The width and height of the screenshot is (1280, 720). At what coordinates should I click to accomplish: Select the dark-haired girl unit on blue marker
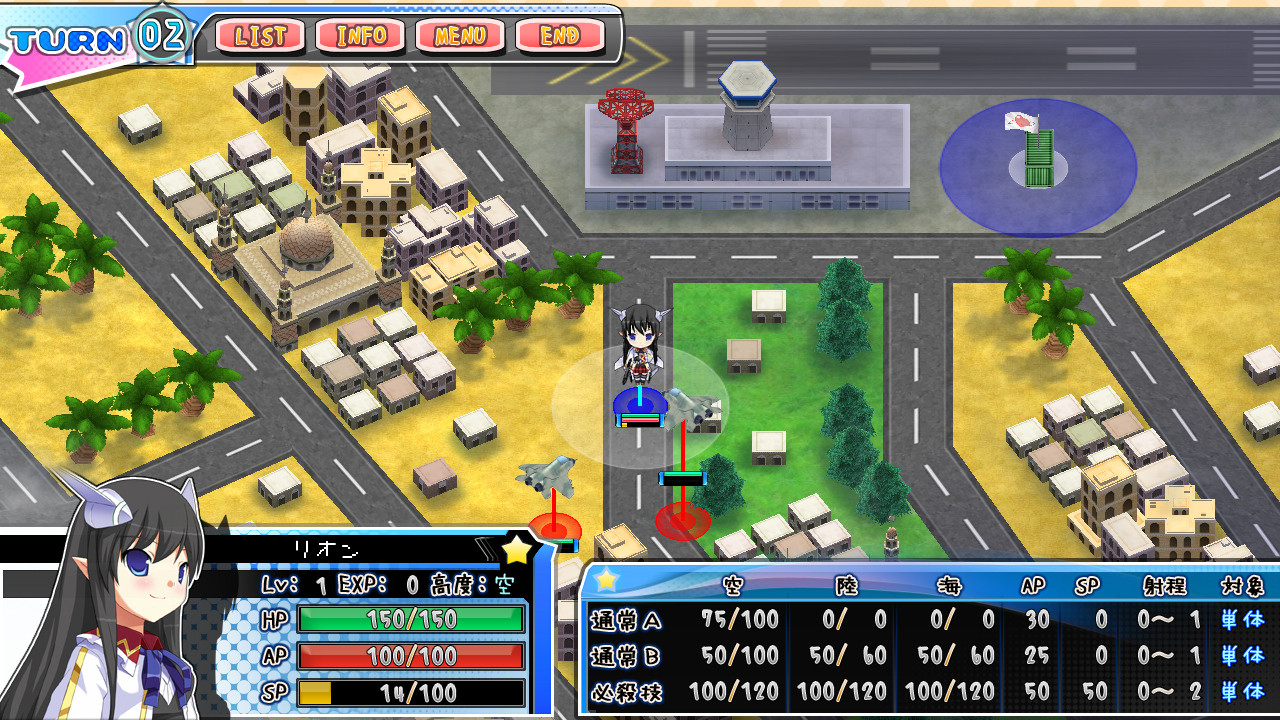(638, 350)
